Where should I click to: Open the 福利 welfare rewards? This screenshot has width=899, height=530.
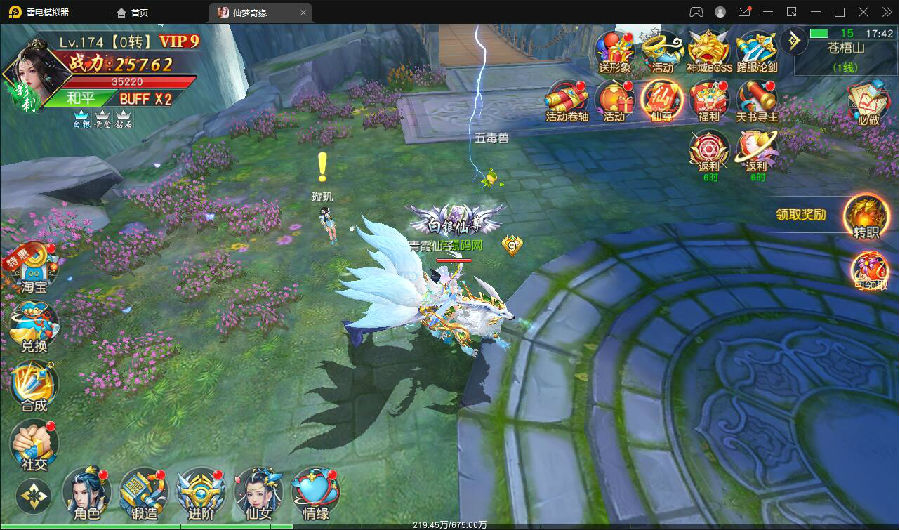709,101
